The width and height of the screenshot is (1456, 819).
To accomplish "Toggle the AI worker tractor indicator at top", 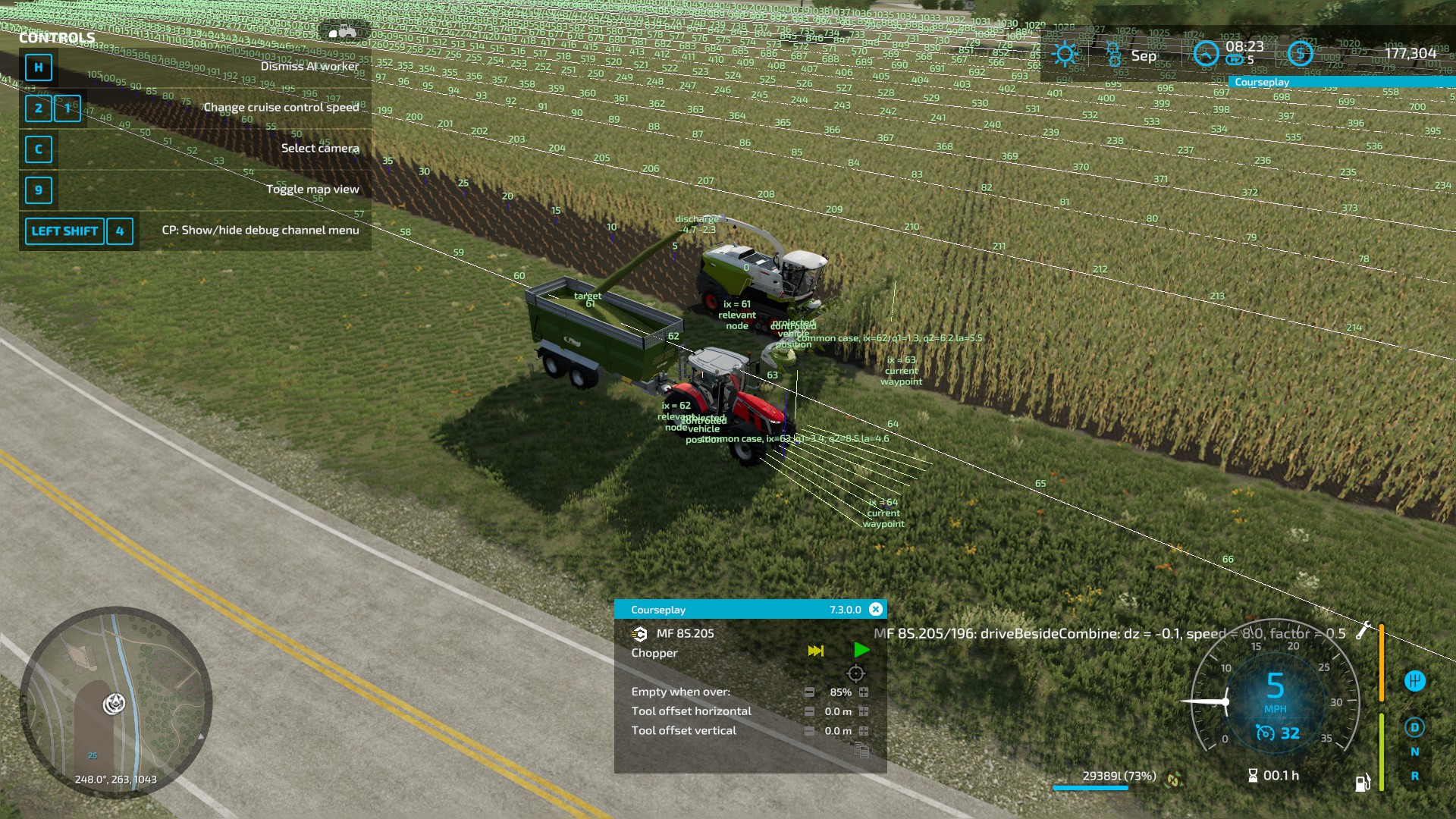I will [x=343, y=32].
